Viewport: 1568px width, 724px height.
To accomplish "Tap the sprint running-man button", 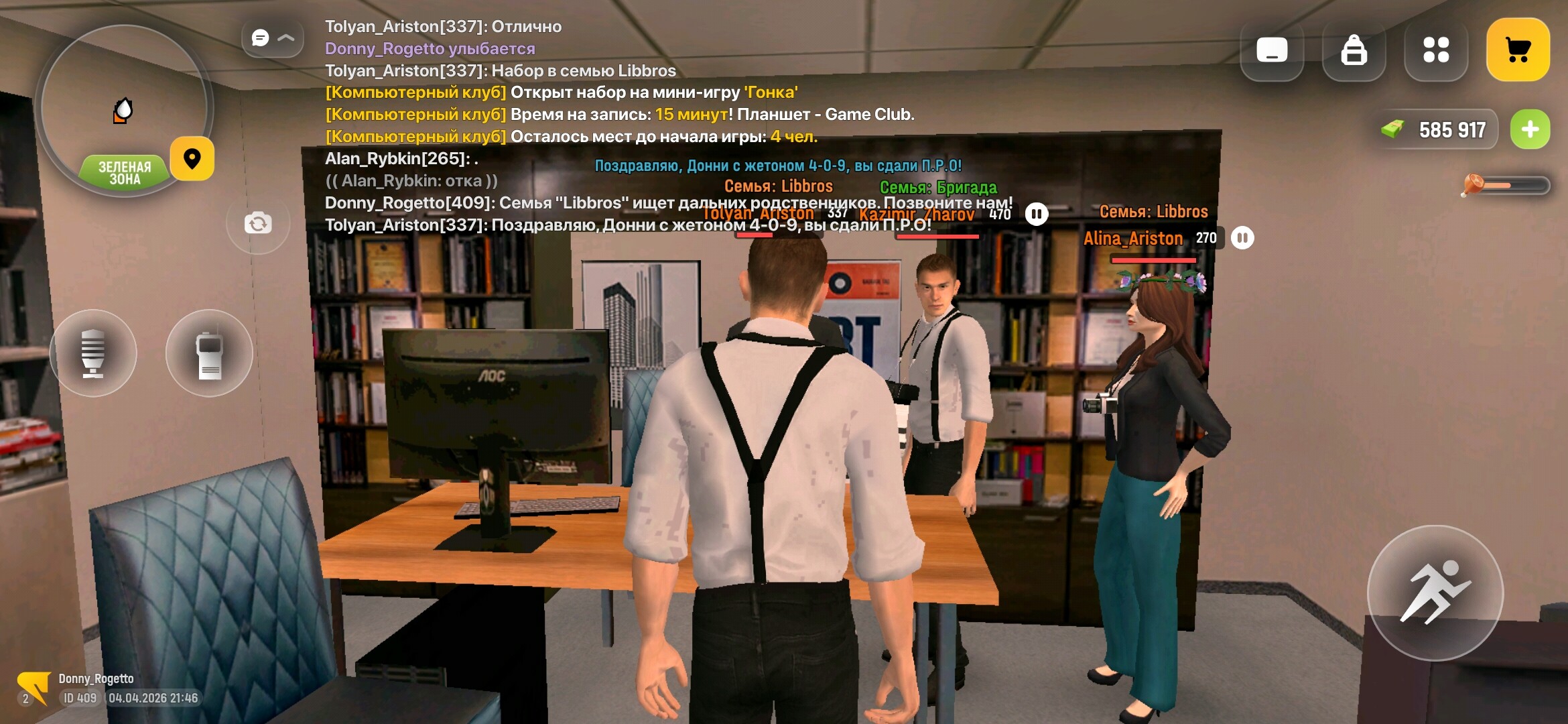I will (x=1435, y=593).
